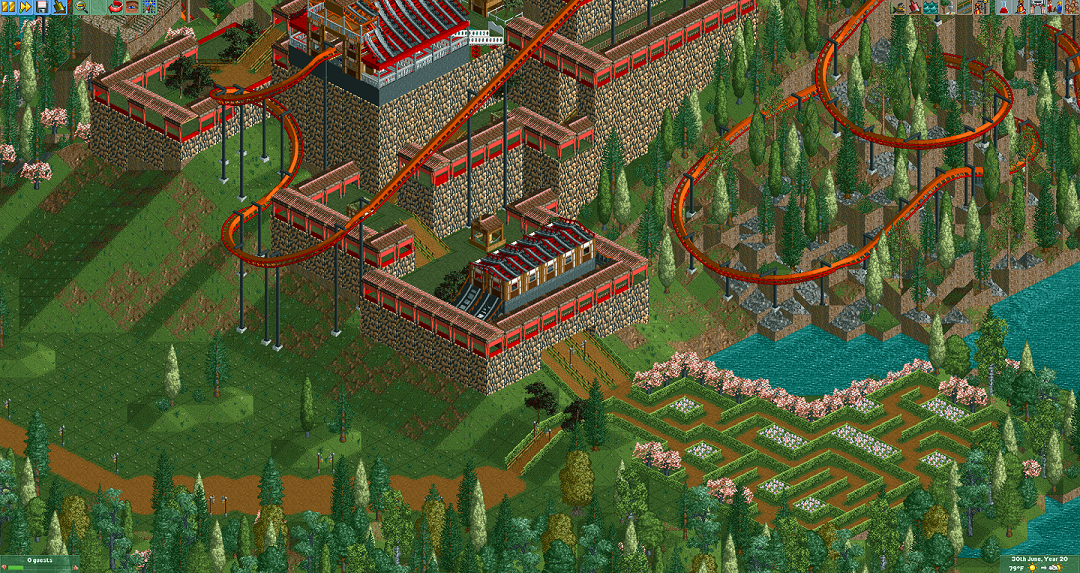This screenshot has width=1080, height=573.
Task: Open the research flask window
Action: click(x=1003, y=7)
